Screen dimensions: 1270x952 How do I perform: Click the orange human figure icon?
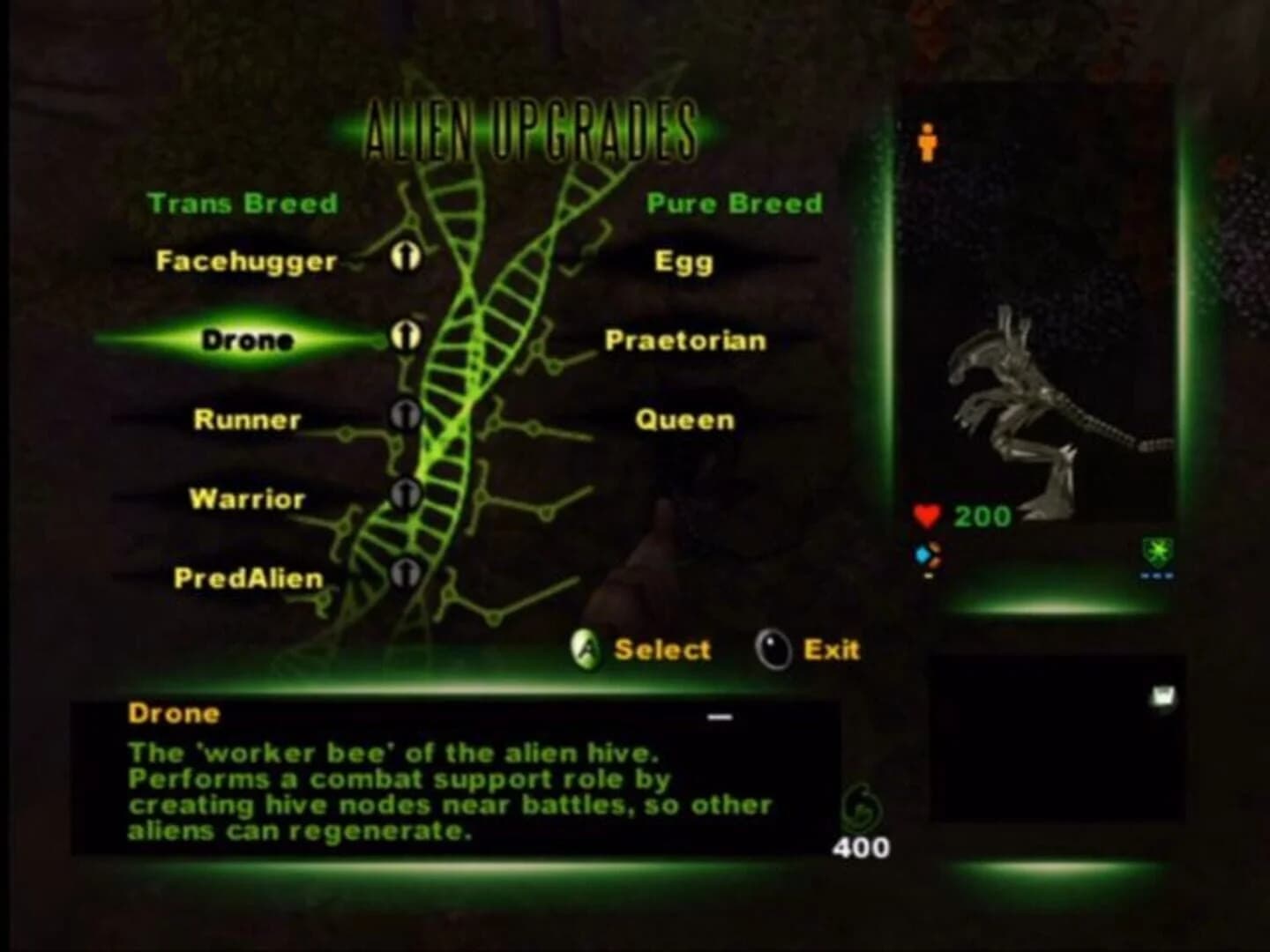pos(928,142)
